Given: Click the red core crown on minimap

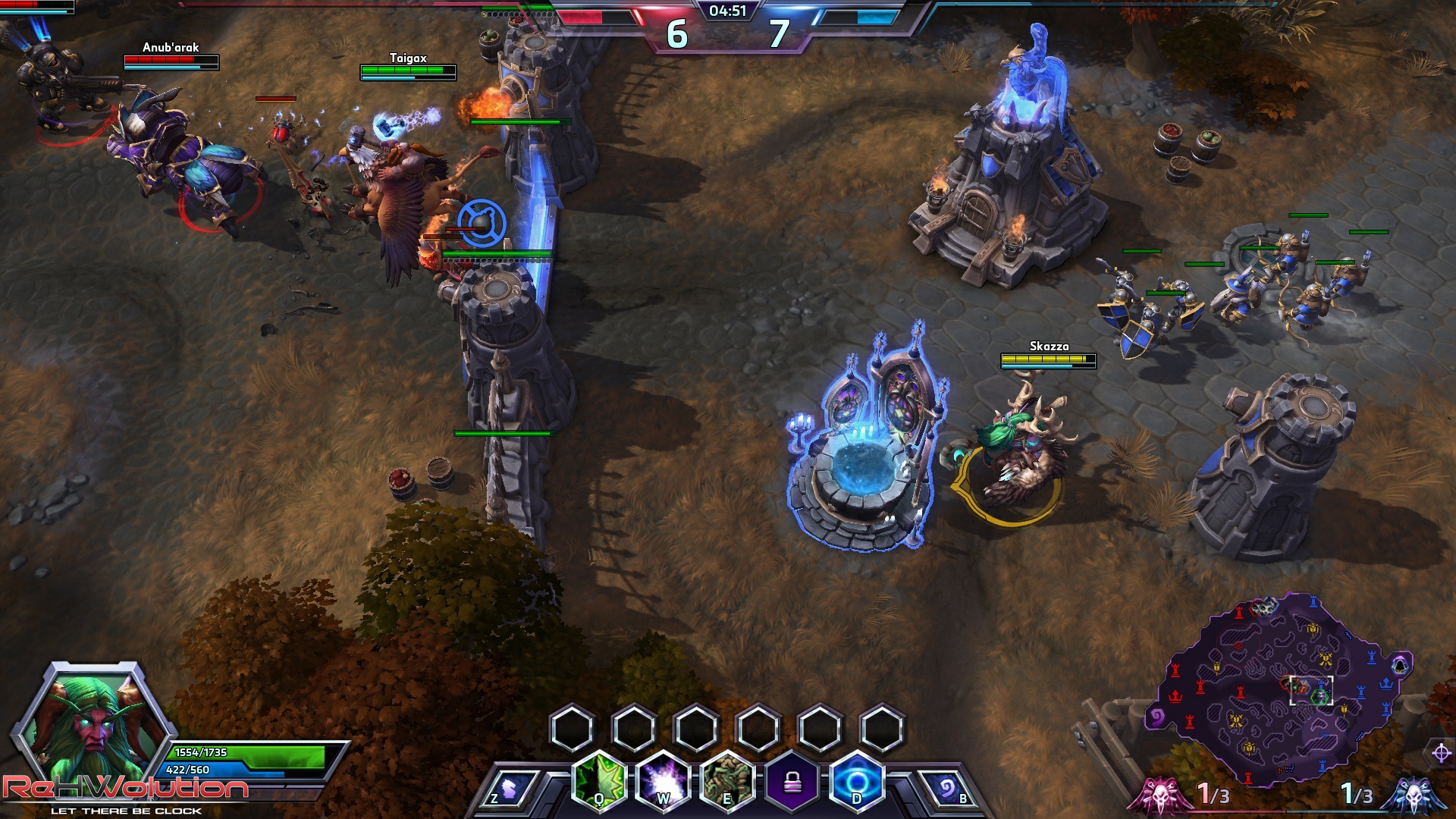Looking at the screenshot, I should click(1176, 695).
